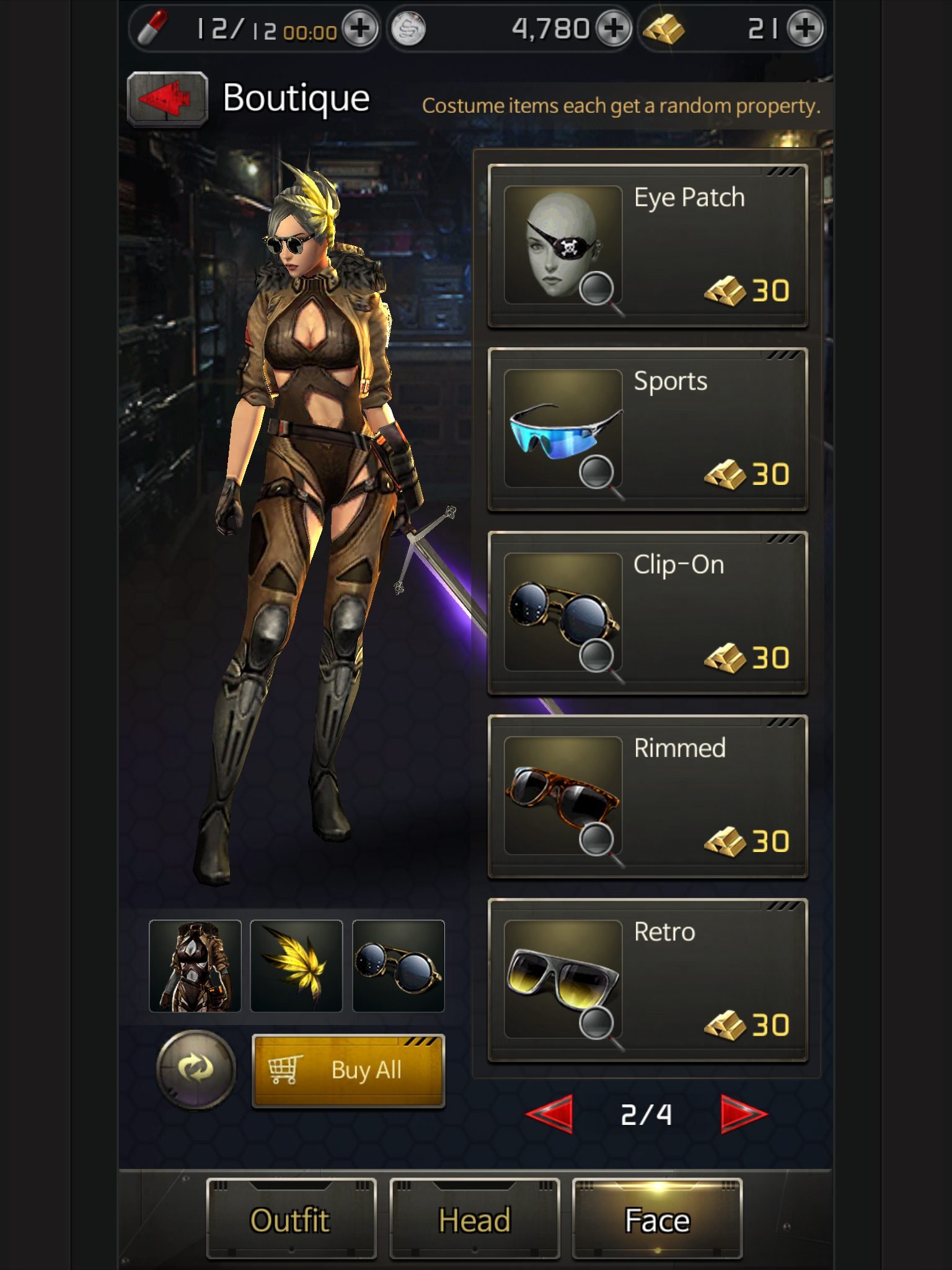Viewport: 952px width, 1270px height.
Task: Click the equipped outfit preview thumbnail
Action: (x=195, y=966)
